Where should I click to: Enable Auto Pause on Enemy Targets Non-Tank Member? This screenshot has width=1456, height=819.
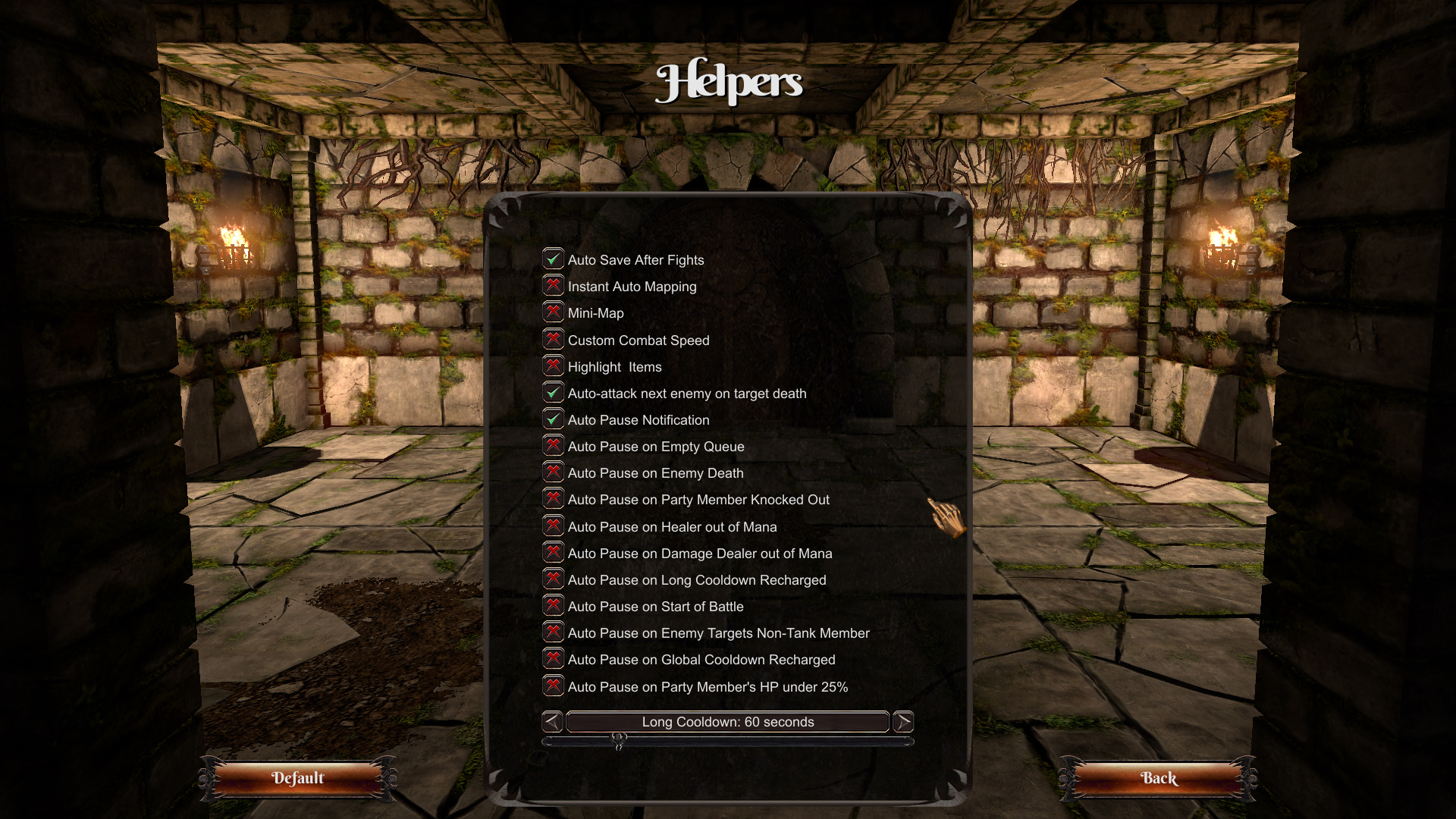tap(554, 632)
